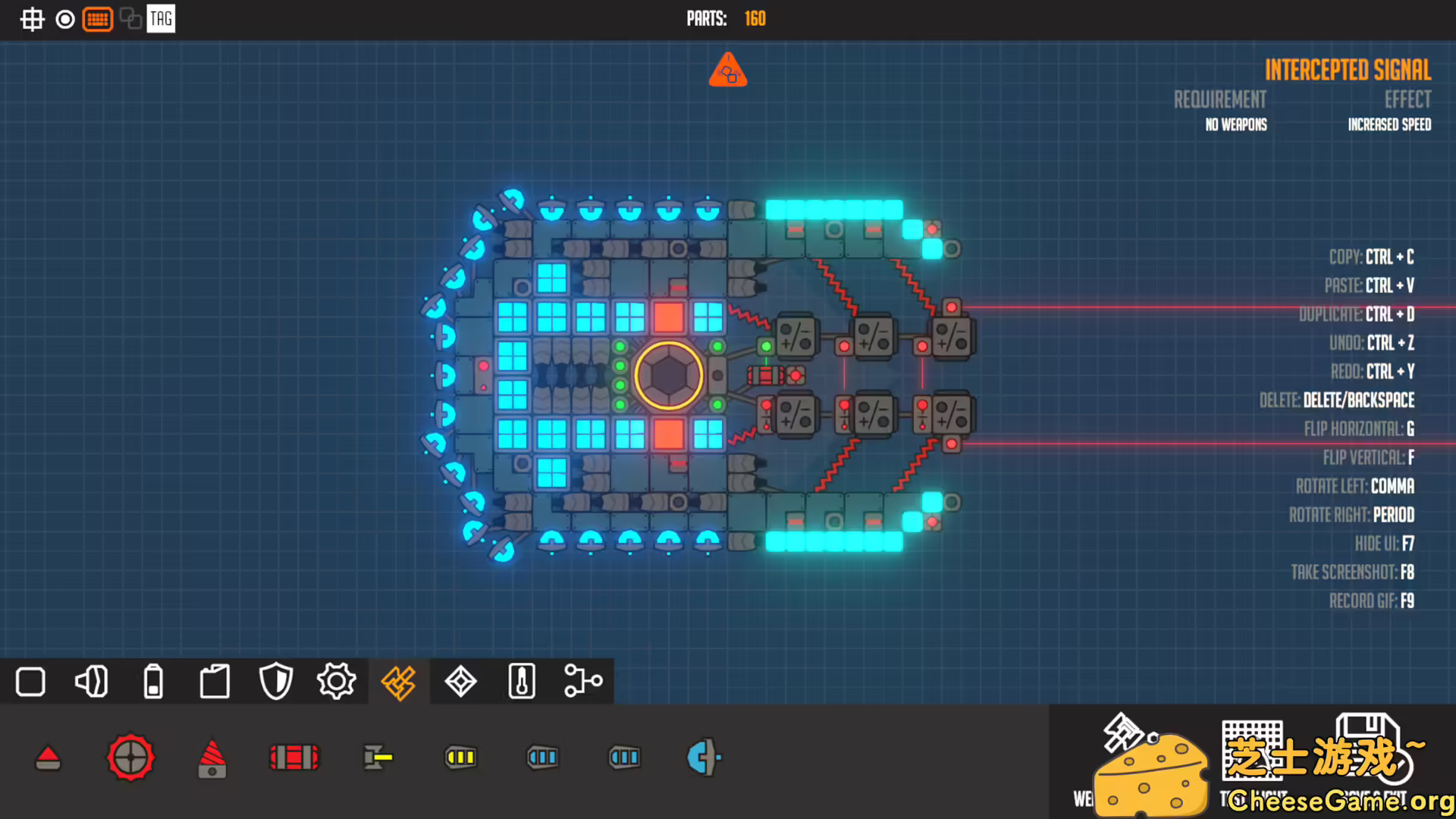Screen dimensions: 1456x819
Task: Switch to the diamond sensor category tab
Action: click(x=460, y=682)
